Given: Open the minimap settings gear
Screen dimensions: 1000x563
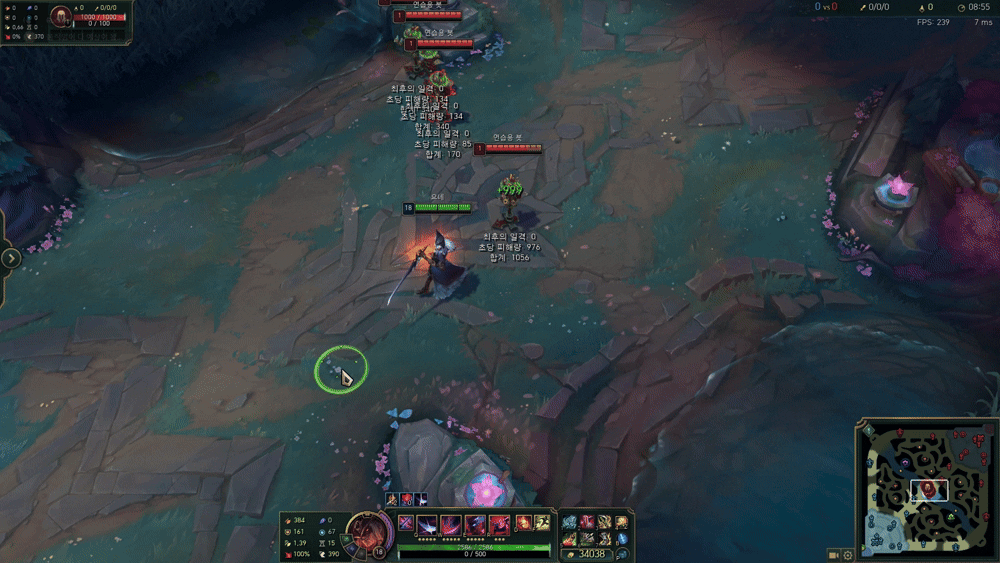Looking at the screenshot, I should pos(848,555).
